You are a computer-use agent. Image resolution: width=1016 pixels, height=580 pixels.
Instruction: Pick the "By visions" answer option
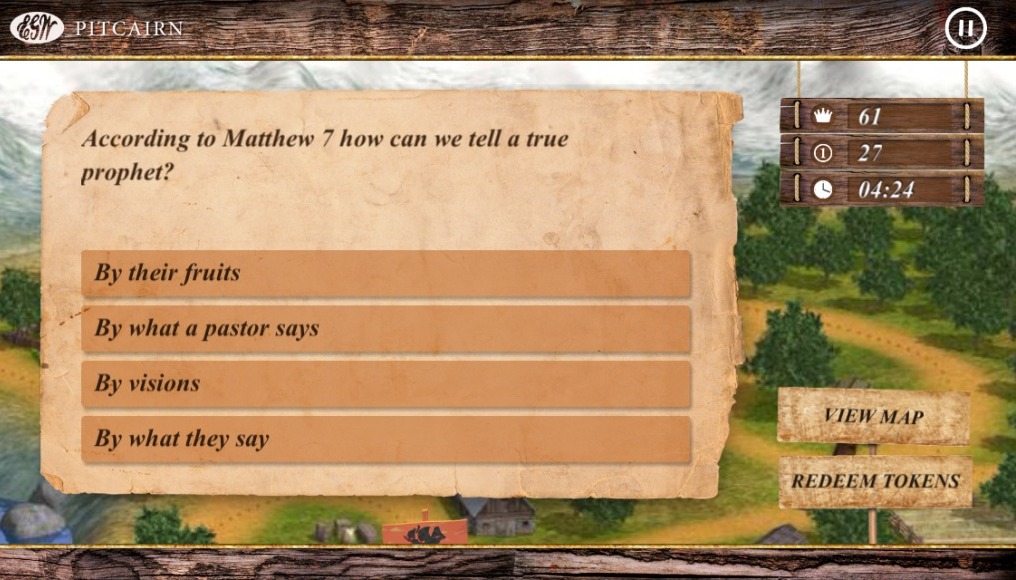[x=386, y=384]
